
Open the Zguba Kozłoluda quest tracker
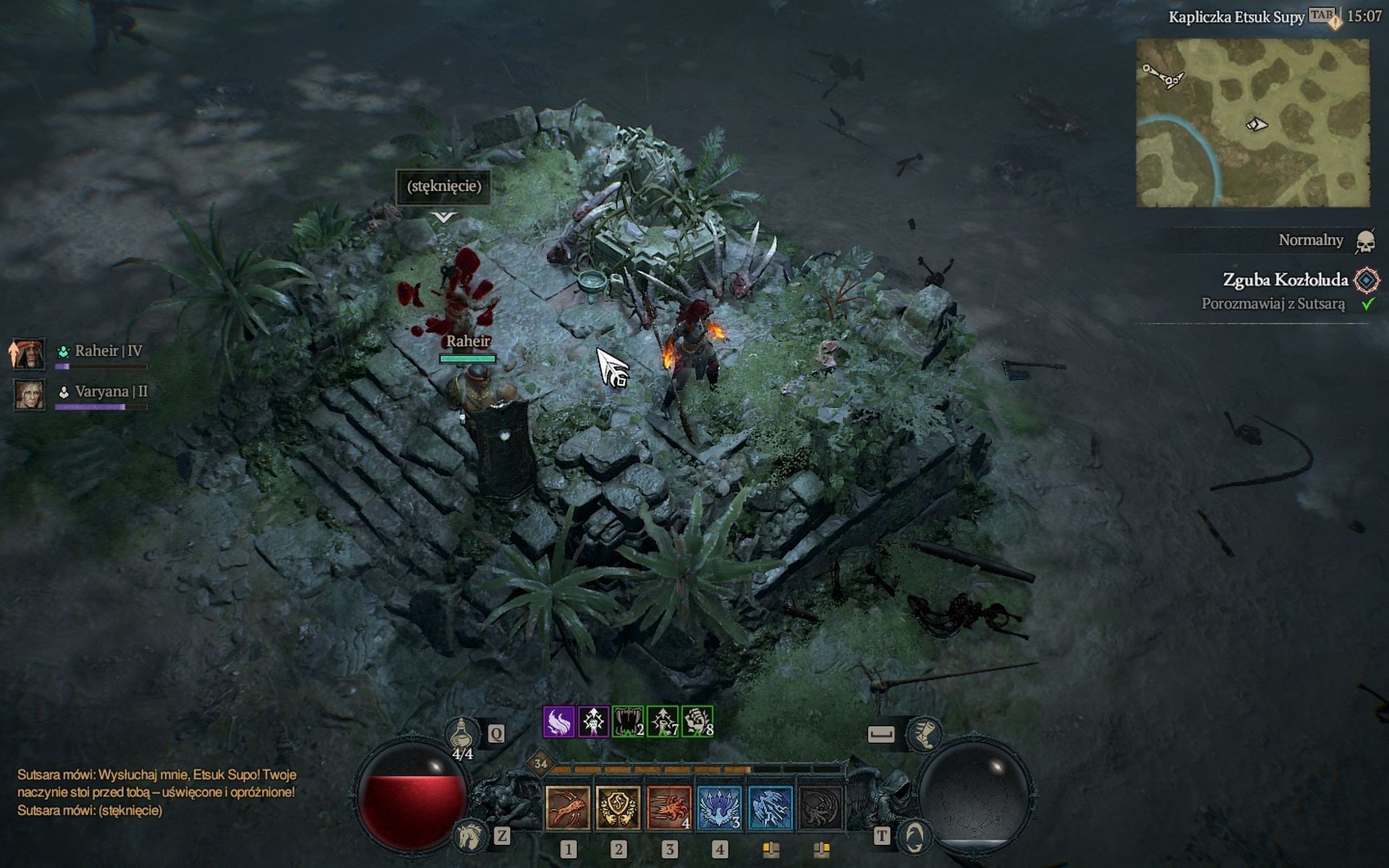[x=1285, y=280]
